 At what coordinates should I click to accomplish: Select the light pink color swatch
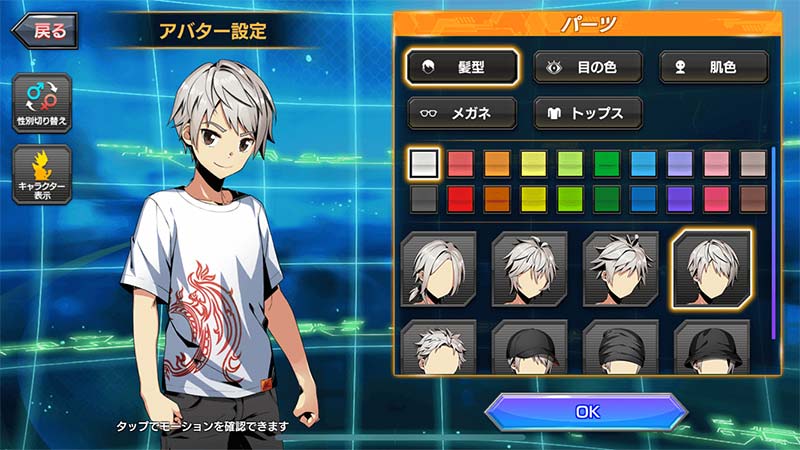tap(716, 163)
